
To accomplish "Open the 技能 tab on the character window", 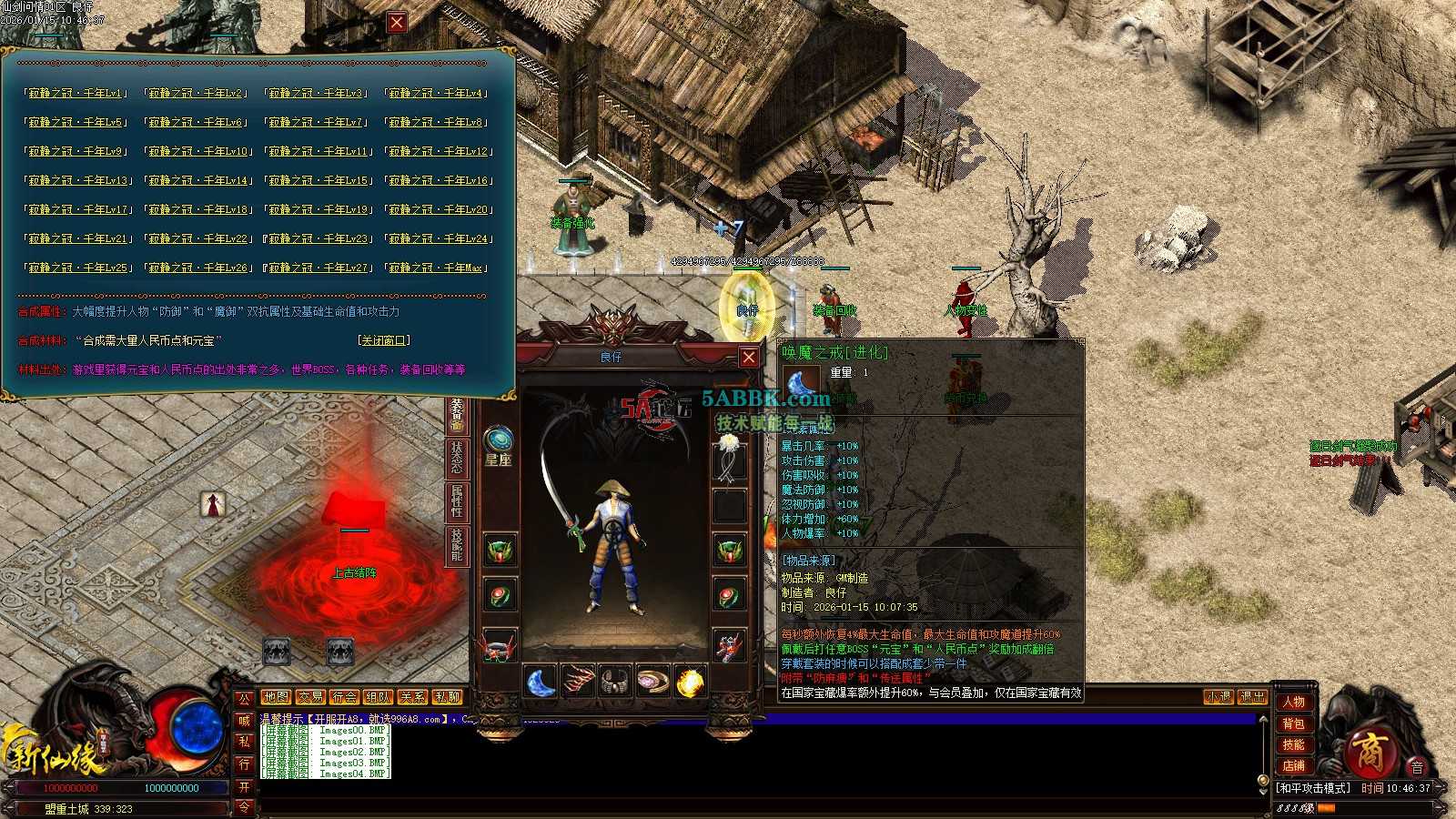I will (457, 545).
